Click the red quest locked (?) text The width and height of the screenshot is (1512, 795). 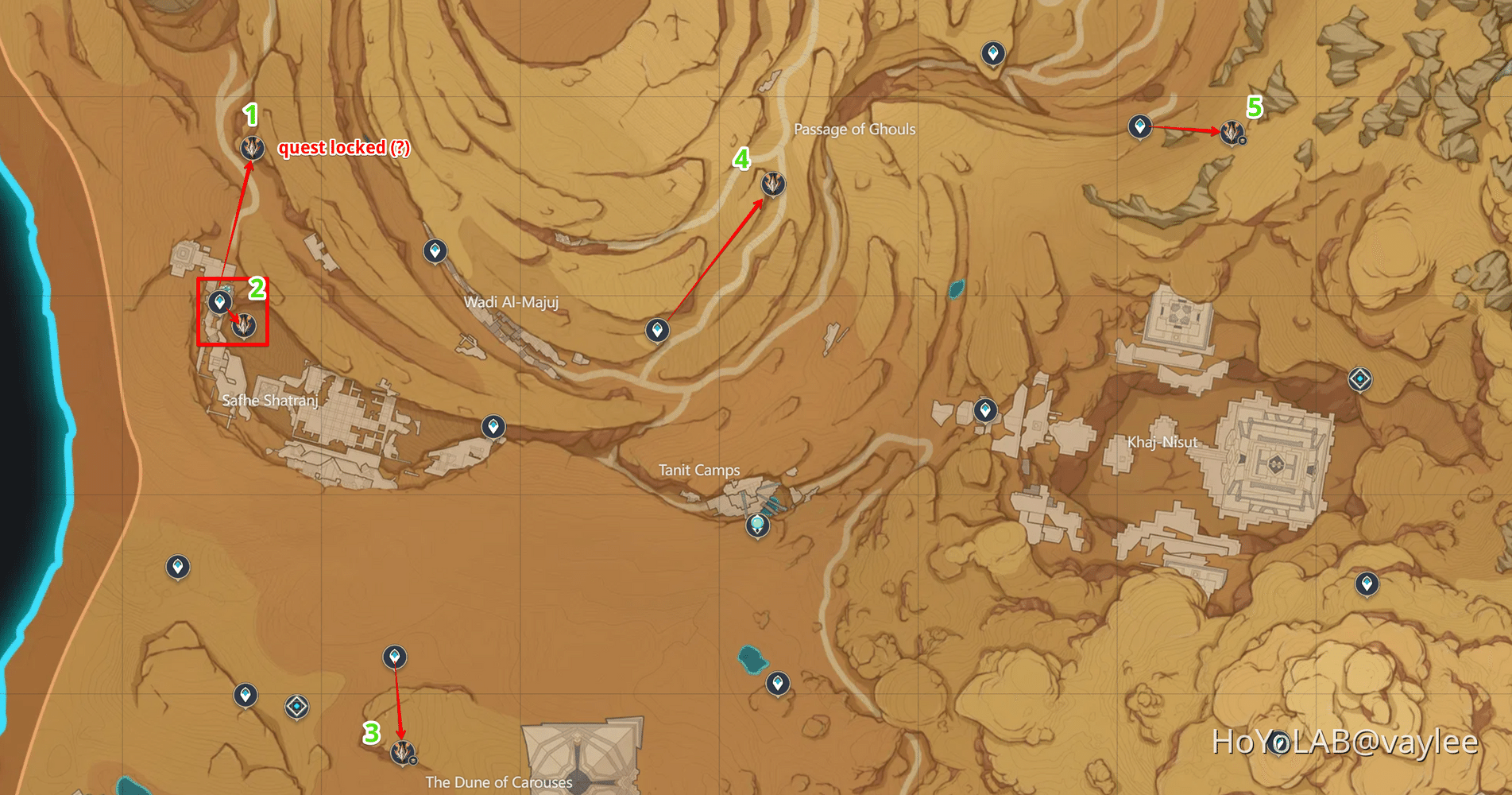click(345, 148)
